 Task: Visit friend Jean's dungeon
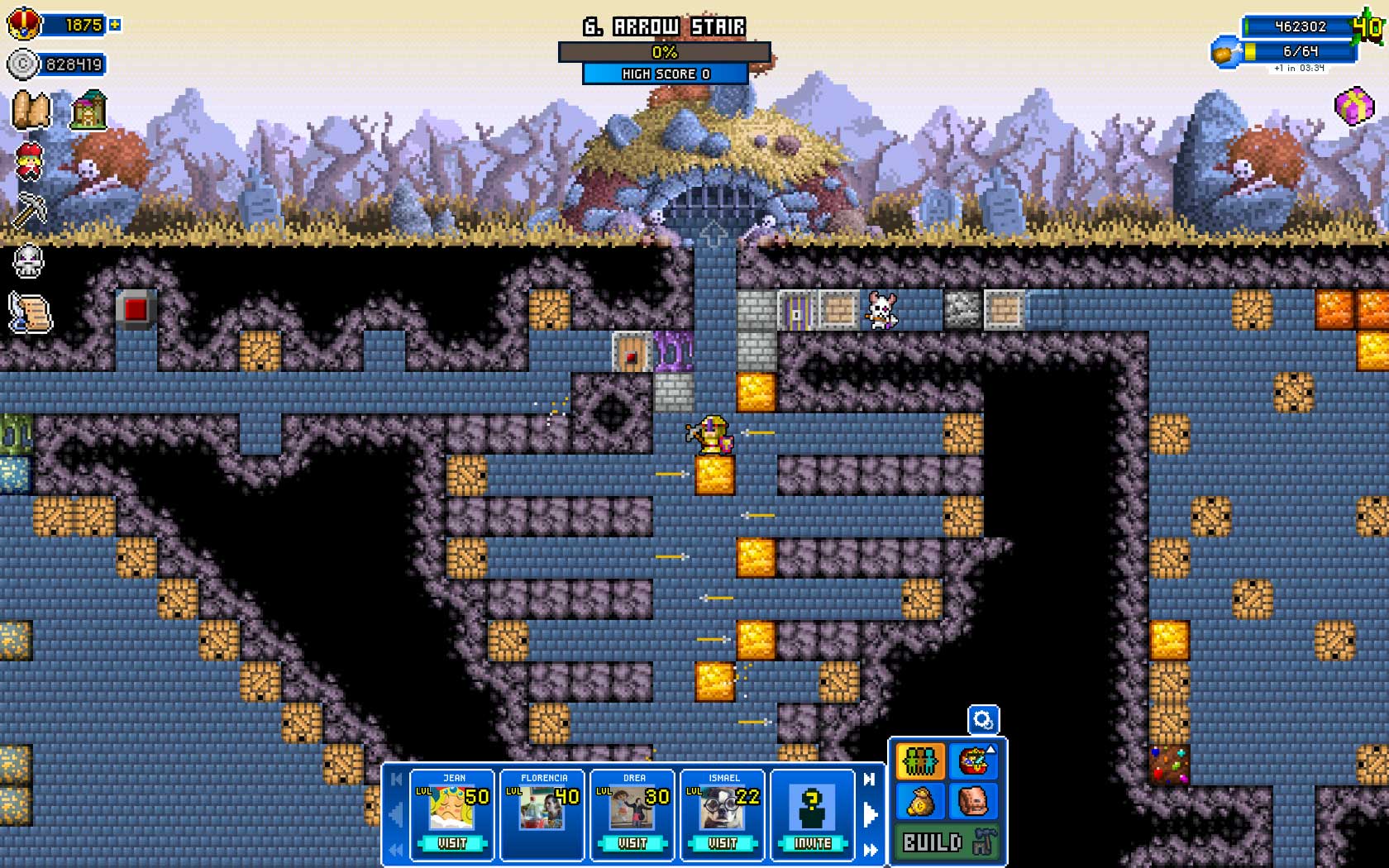click(x=452, y=843)
